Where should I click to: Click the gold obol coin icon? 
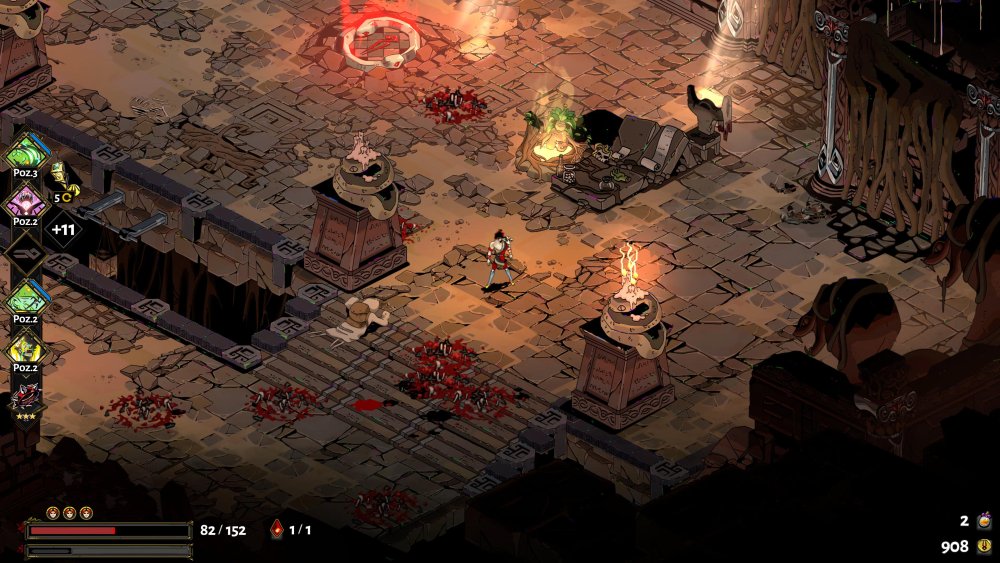(x=984, y=546)
